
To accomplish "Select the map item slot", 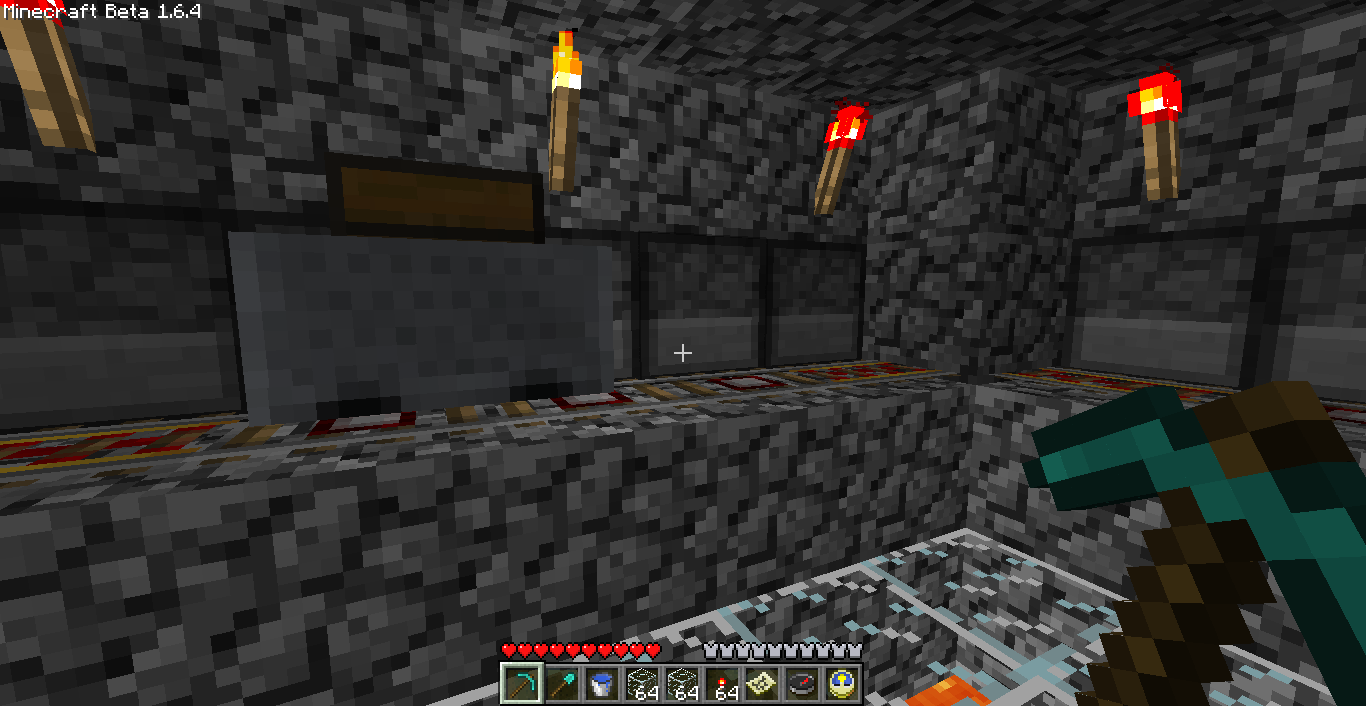I will click(761, 685).
